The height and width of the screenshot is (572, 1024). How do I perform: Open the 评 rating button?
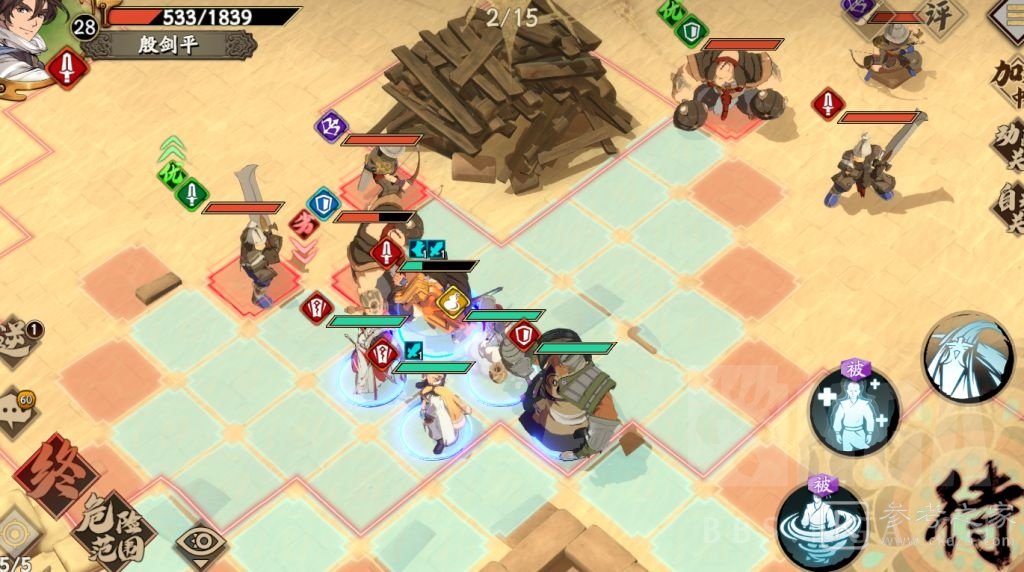[x=942, y=17]
